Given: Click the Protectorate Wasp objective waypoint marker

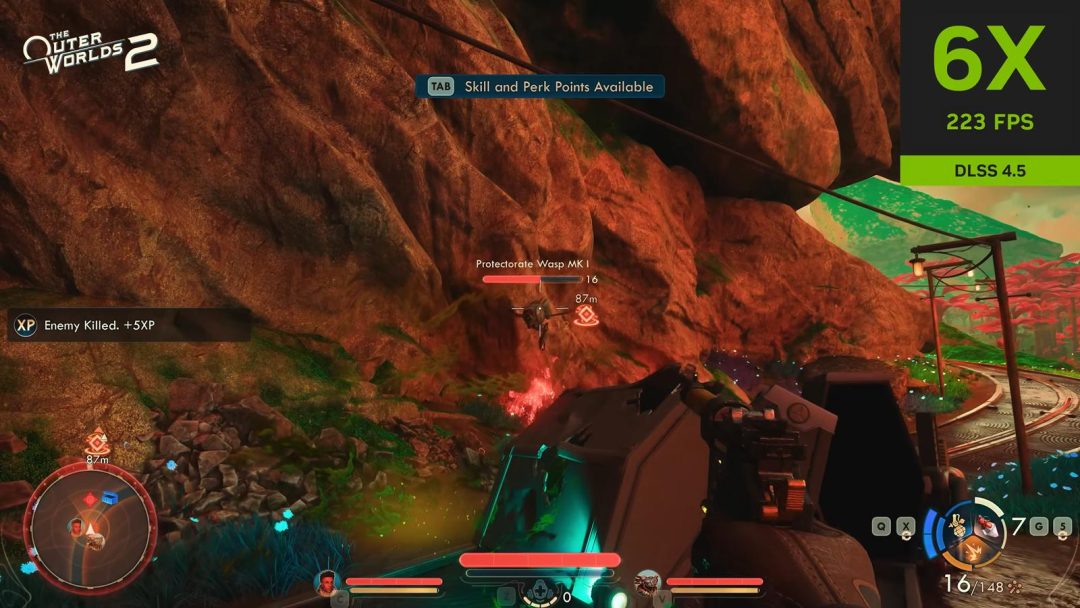Looking at the screenshot, I should [587, 316].
